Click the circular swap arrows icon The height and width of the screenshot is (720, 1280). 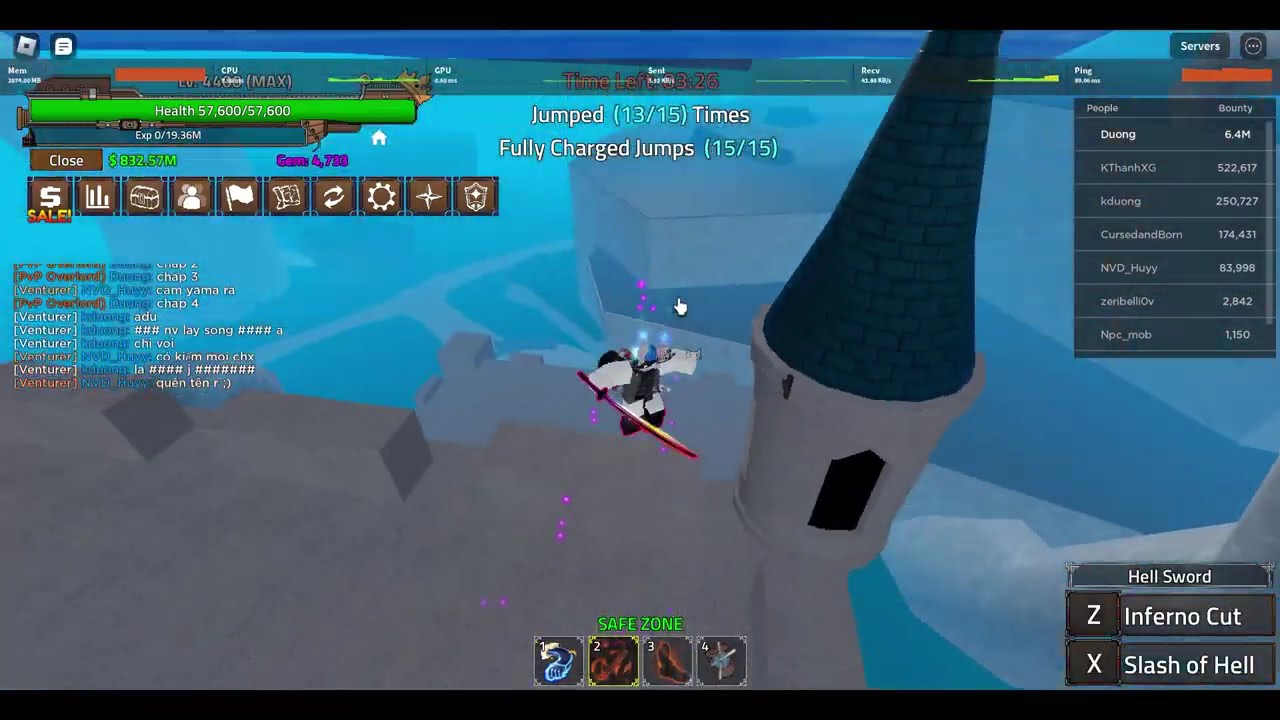coord(333,197)
